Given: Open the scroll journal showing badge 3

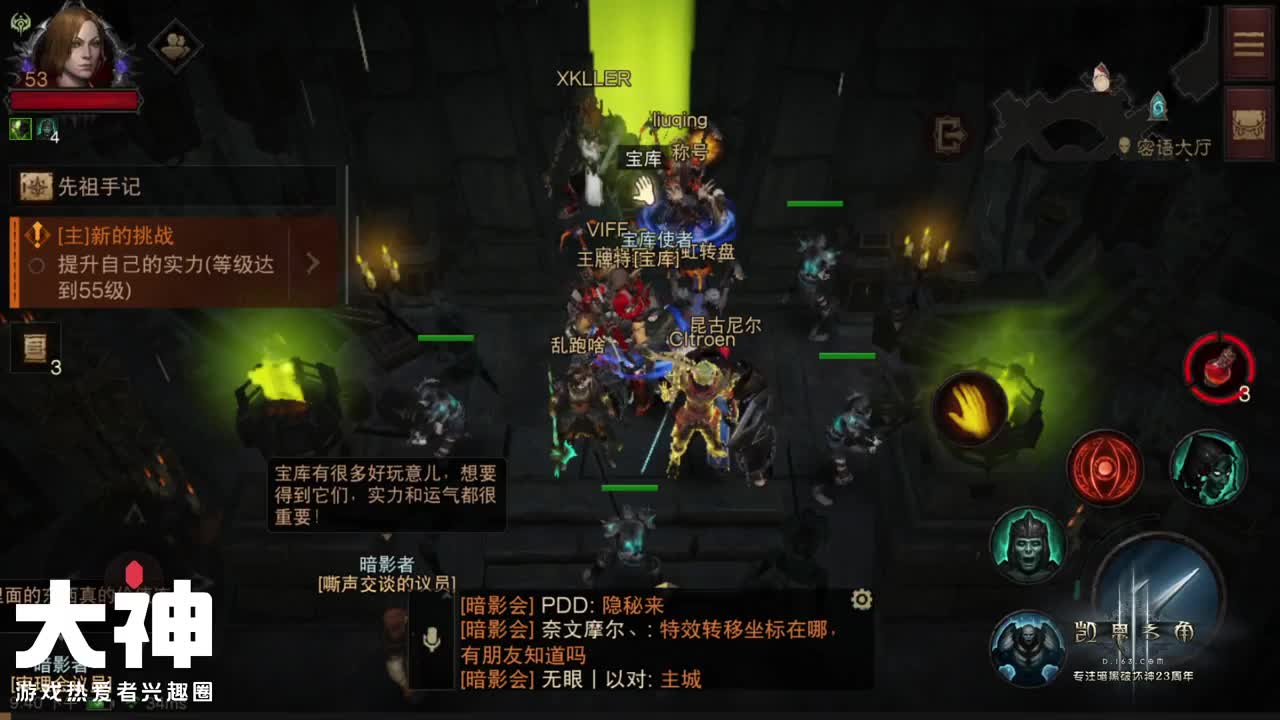Looking at the screenshot, I should [35, 350].
